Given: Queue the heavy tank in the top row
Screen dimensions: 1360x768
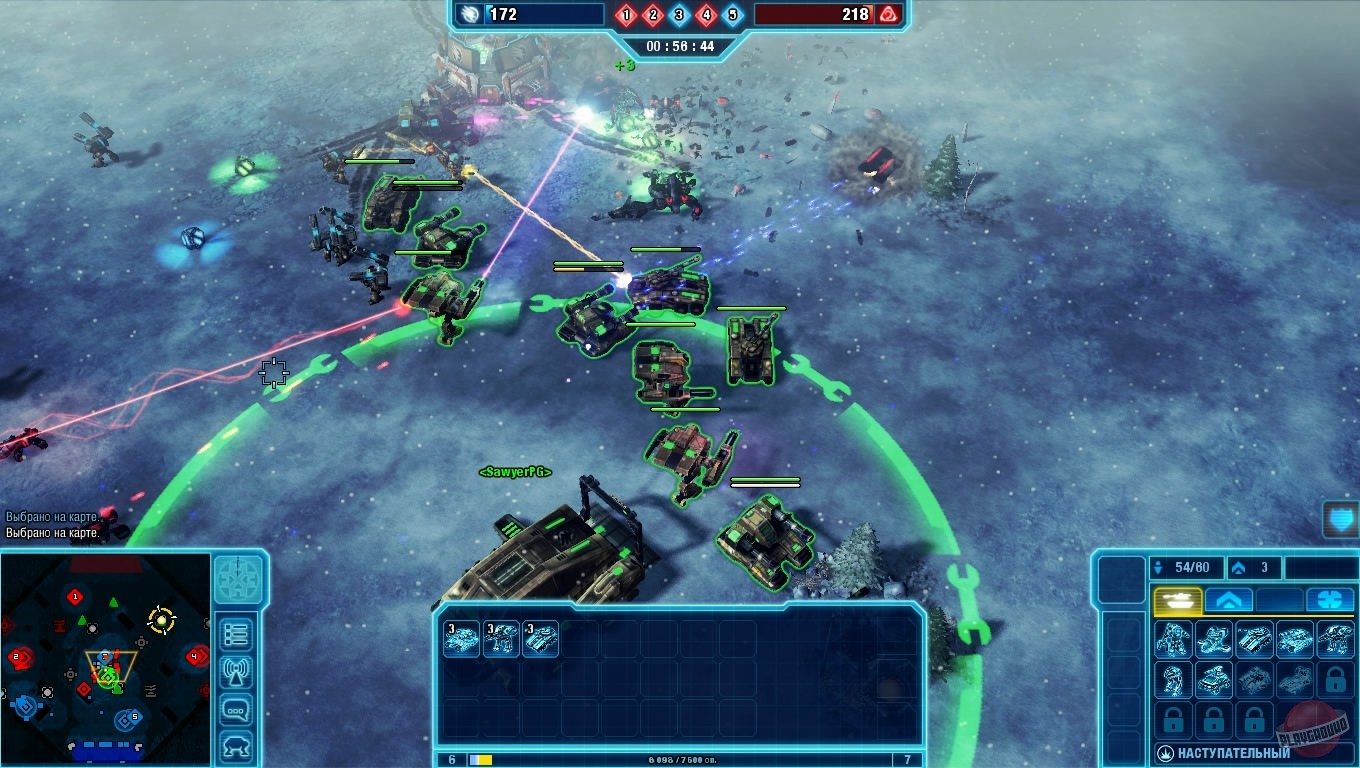Looking at the screenshot, I should click(x=1254, y=639).
